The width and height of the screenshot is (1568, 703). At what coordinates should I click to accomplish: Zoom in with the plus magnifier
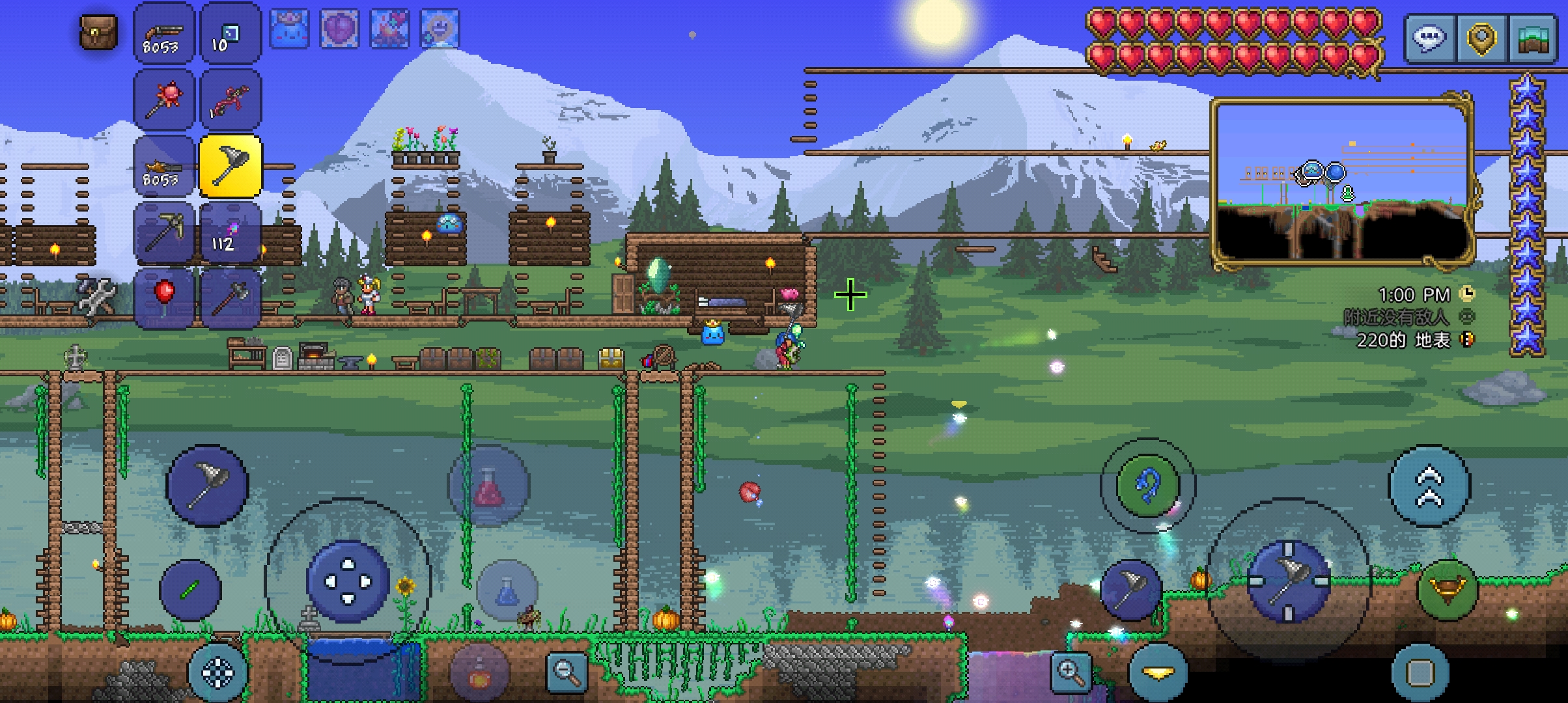point(1071,672)
